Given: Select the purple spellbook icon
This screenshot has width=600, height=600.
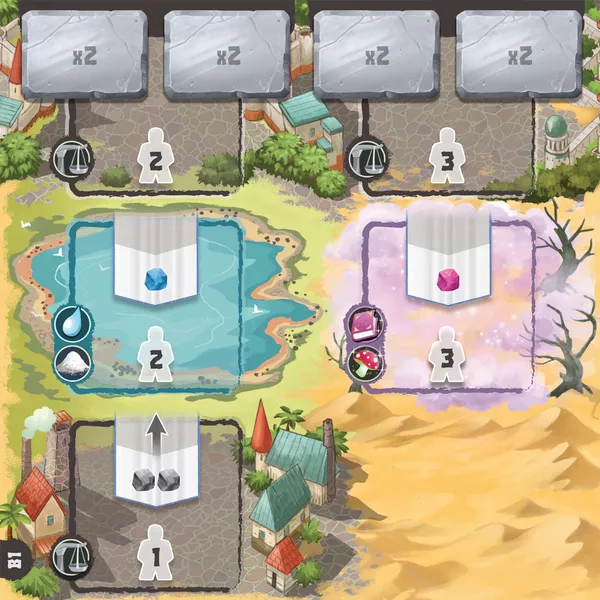Looking at the screenshot, I should click(361, 324).
